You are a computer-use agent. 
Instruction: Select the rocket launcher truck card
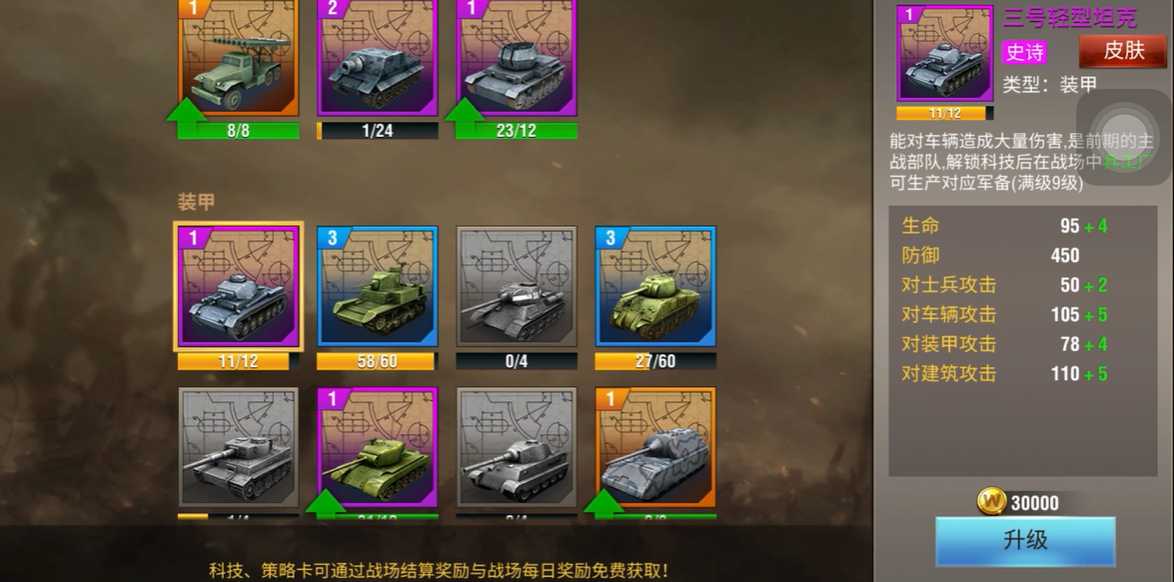tap(238, 60)
